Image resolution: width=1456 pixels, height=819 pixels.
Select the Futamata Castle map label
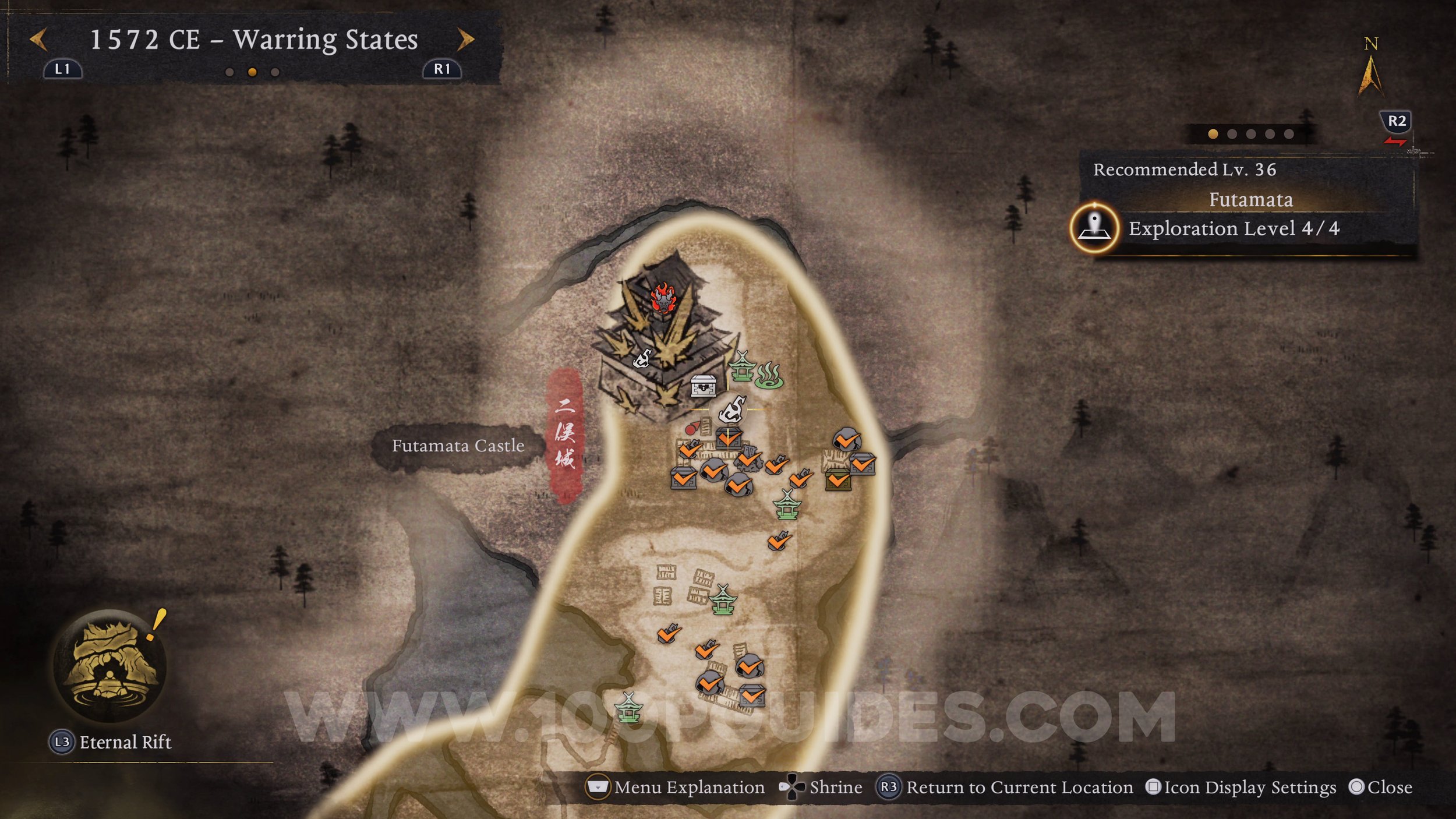tap(458, 446)
